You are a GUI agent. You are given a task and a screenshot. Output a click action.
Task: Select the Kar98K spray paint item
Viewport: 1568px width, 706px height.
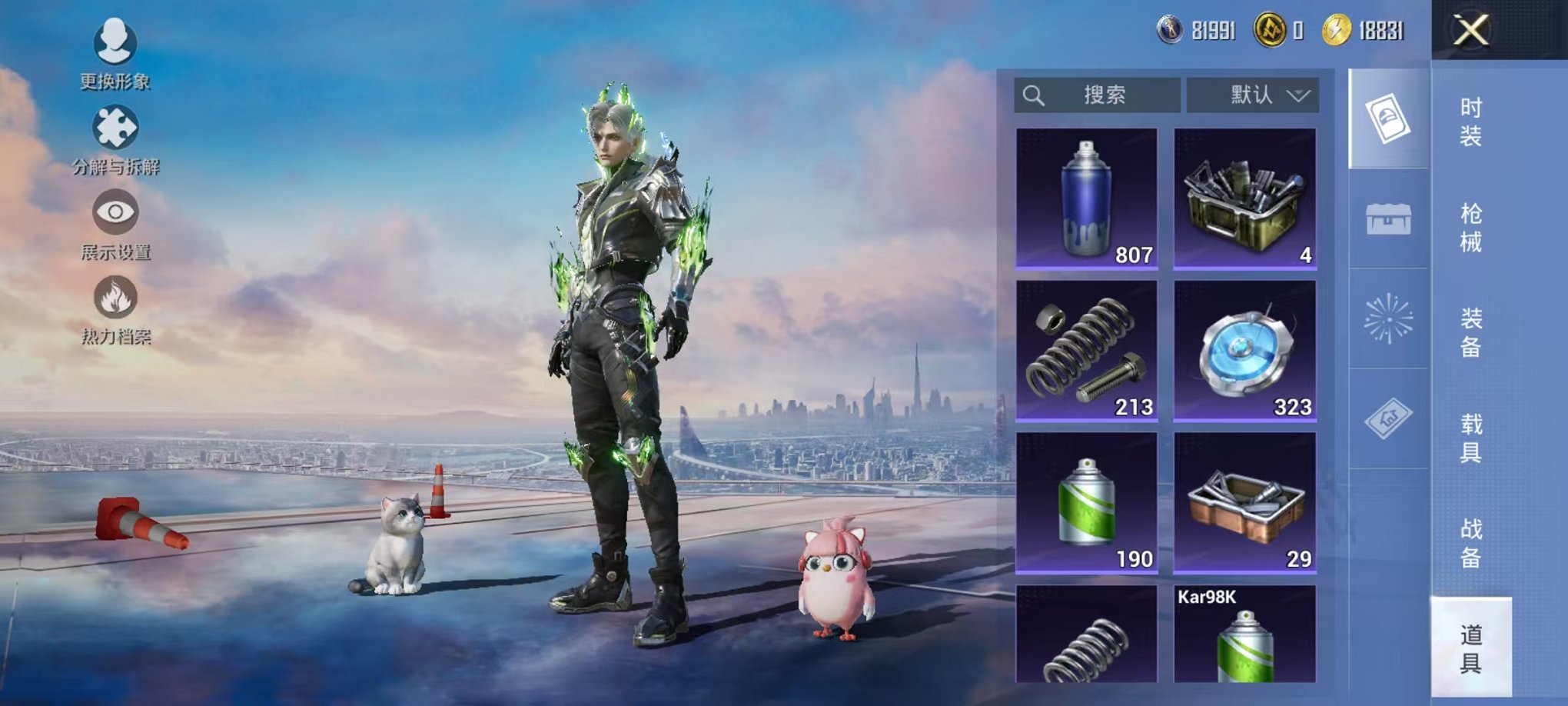(1244, 635)
